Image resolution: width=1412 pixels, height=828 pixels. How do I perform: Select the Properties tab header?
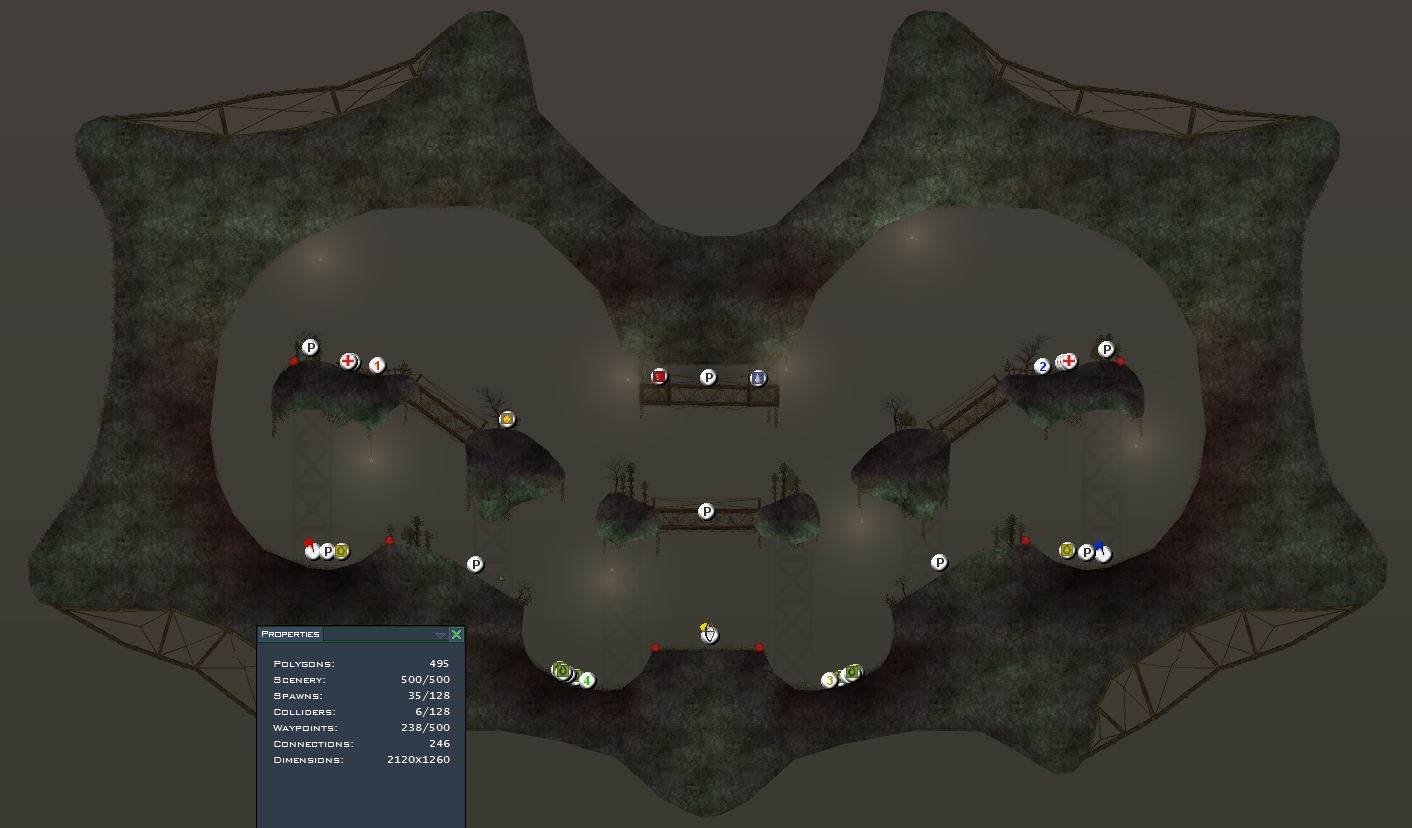(290, 634)
